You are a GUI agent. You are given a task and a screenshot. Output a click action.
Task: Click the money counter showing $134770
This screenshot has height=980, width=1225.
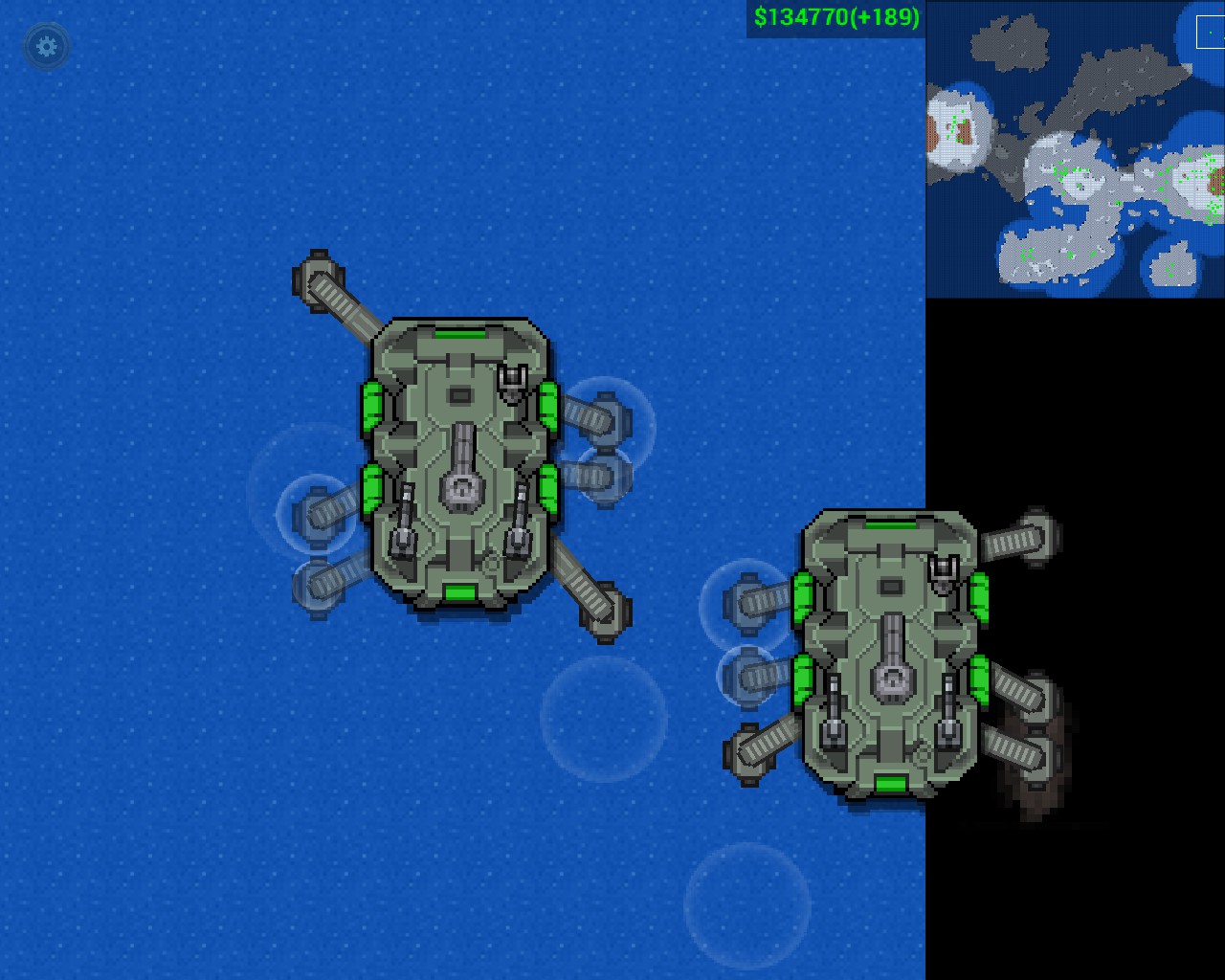797,16
